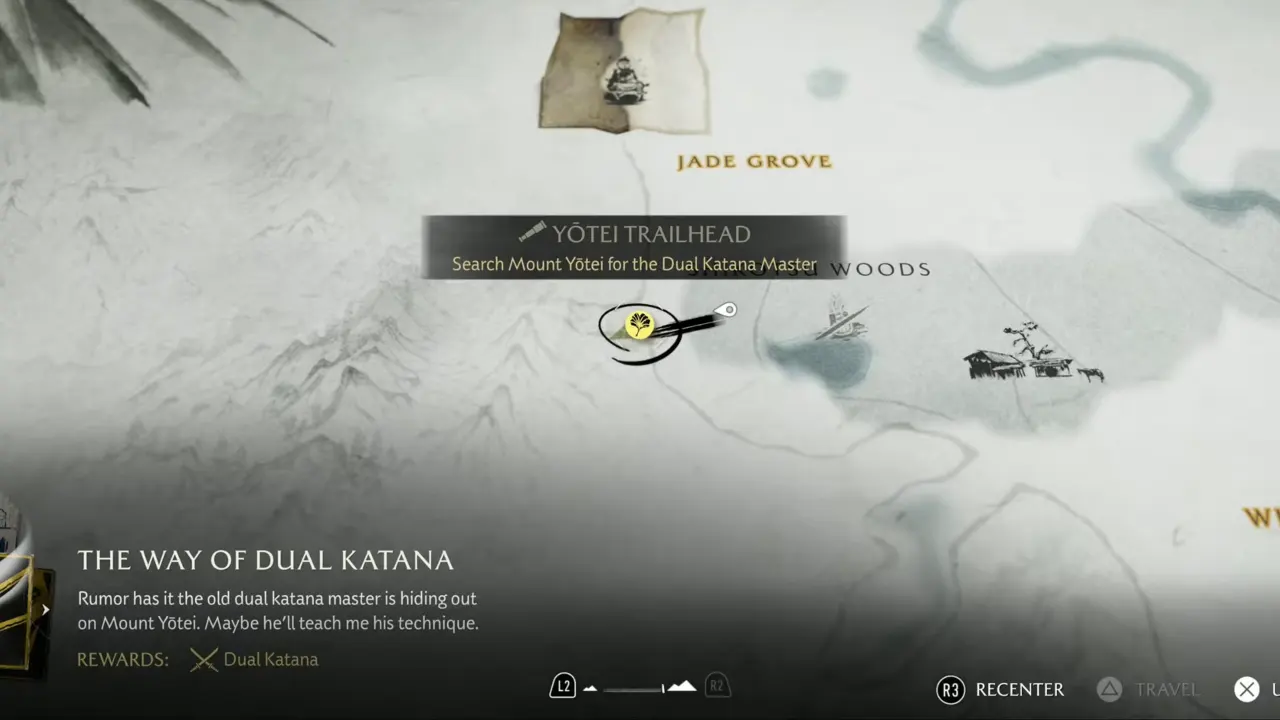Select the Yōtei Trailhead tooltip banner
1280x720 pixels.
(634, 247)
